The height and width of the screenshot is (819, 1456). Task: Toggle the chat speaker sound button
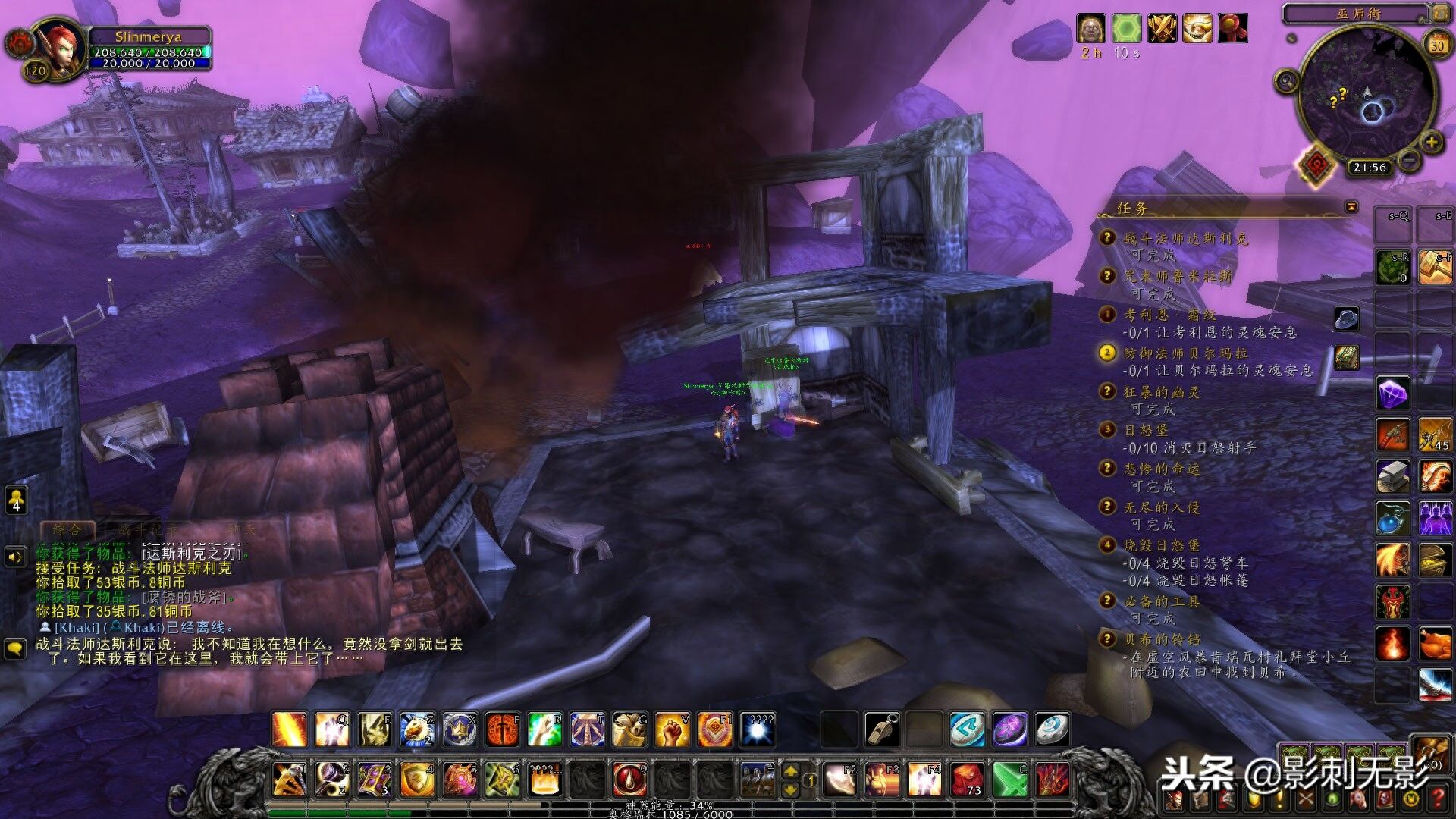tap(16, 557)
